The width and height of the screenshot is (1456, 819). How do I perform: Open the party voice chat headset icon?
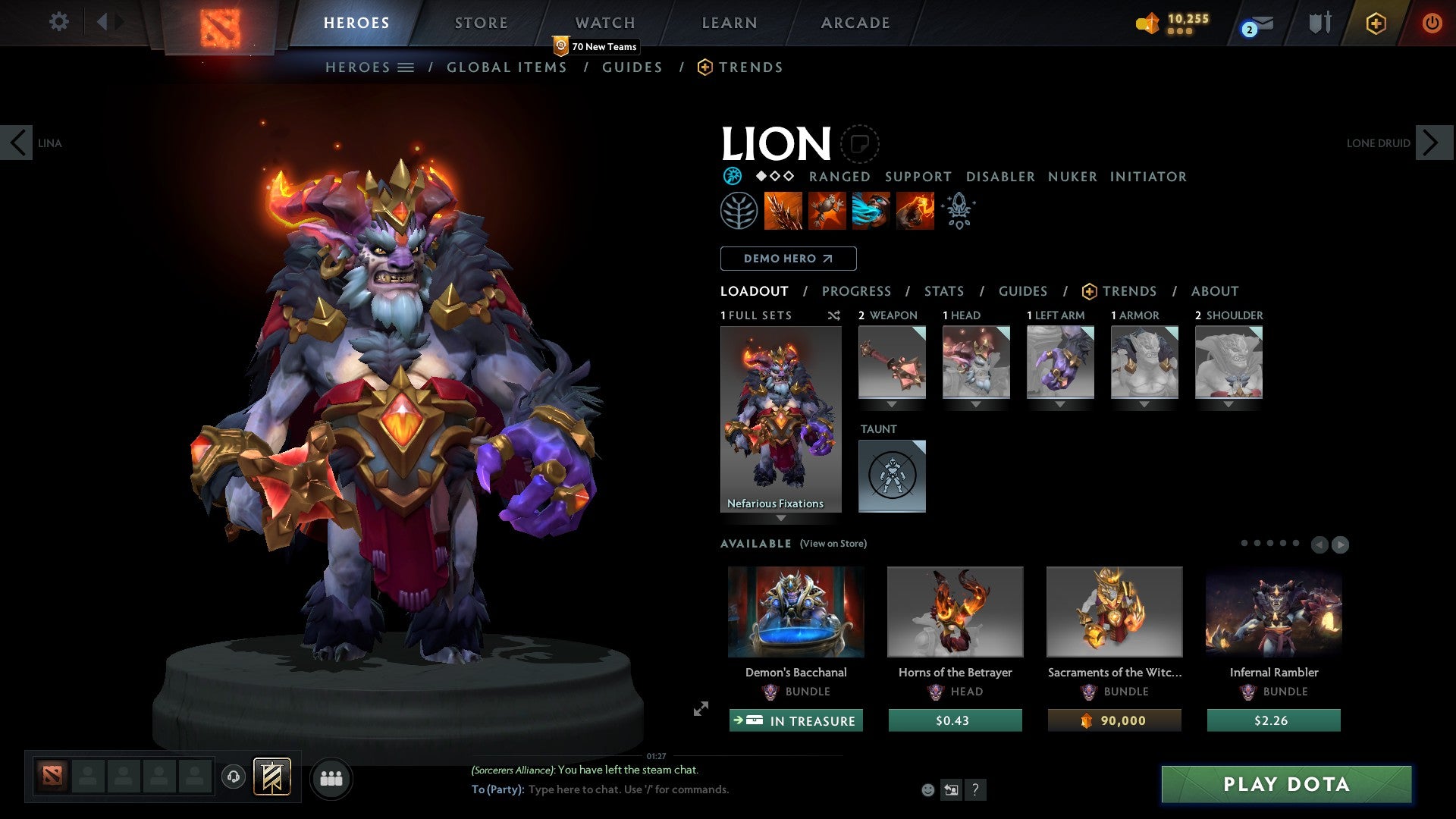[x=233, y=777]
